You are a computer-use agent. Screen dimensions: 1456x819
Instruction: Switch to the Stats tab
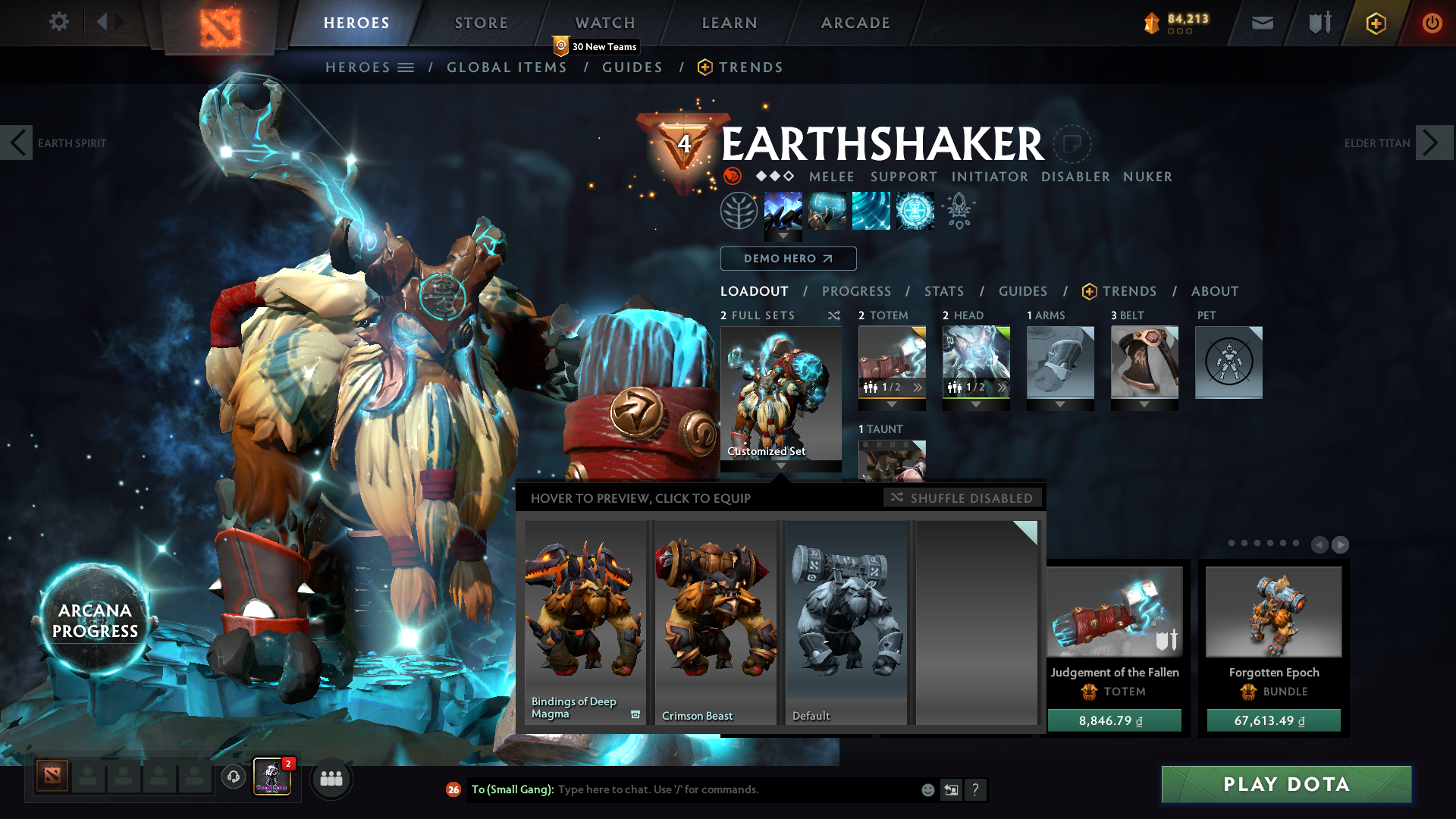pyautogui.click(x=944, y=291)
